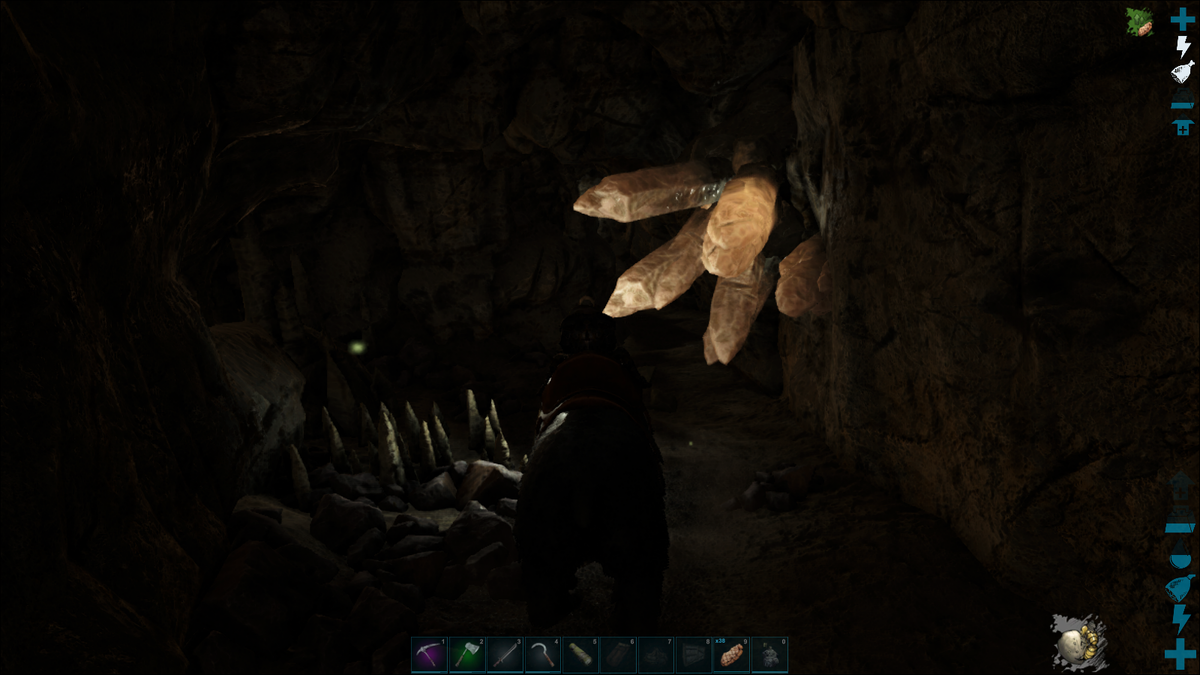Click the x38 cooked meat stack
The height and width of the screenshot is (675, 1200).
click(x=732, y=655)
